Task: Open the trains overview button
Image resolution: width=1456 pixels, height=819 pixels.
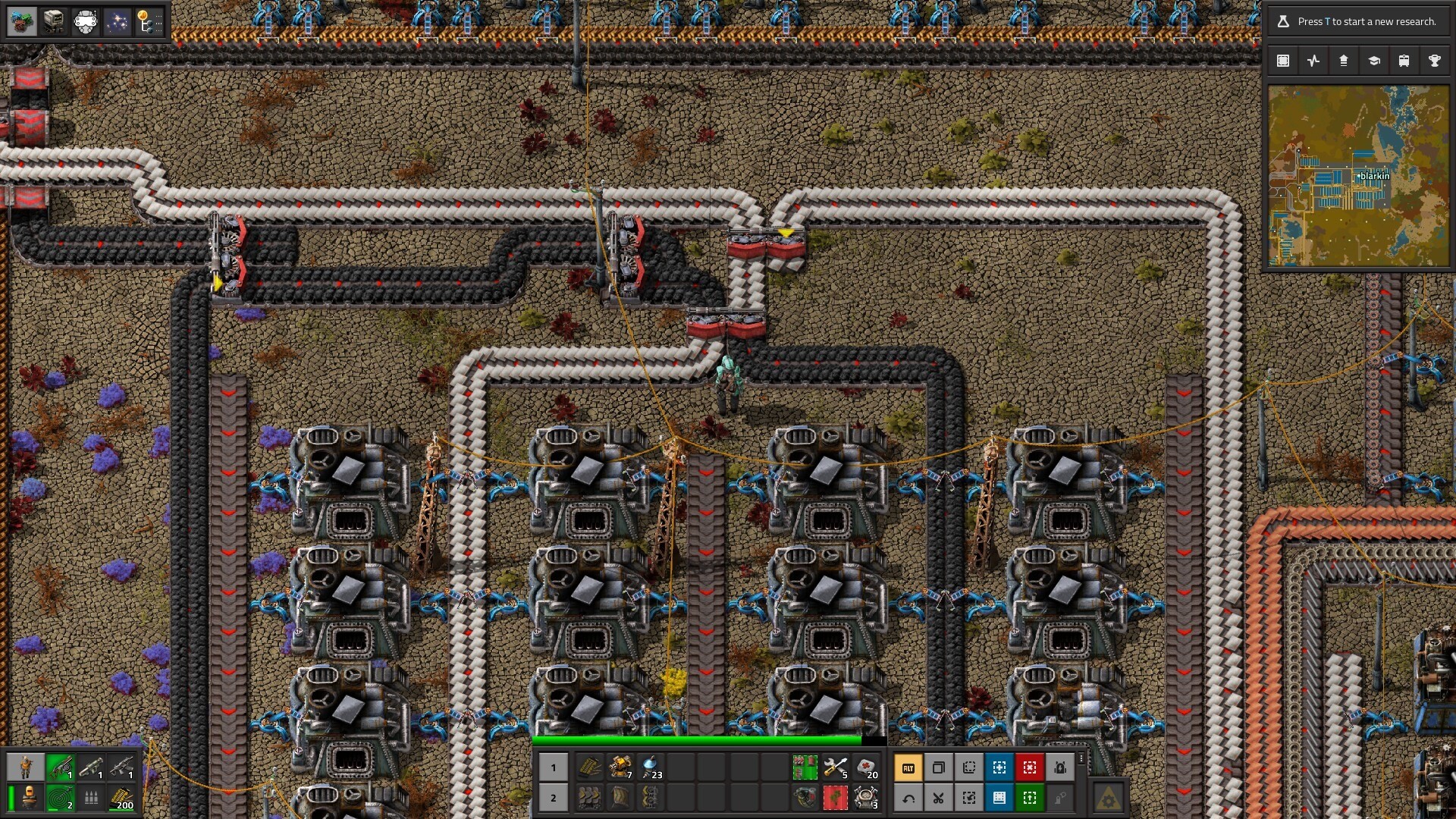Action: (1404, 61)
